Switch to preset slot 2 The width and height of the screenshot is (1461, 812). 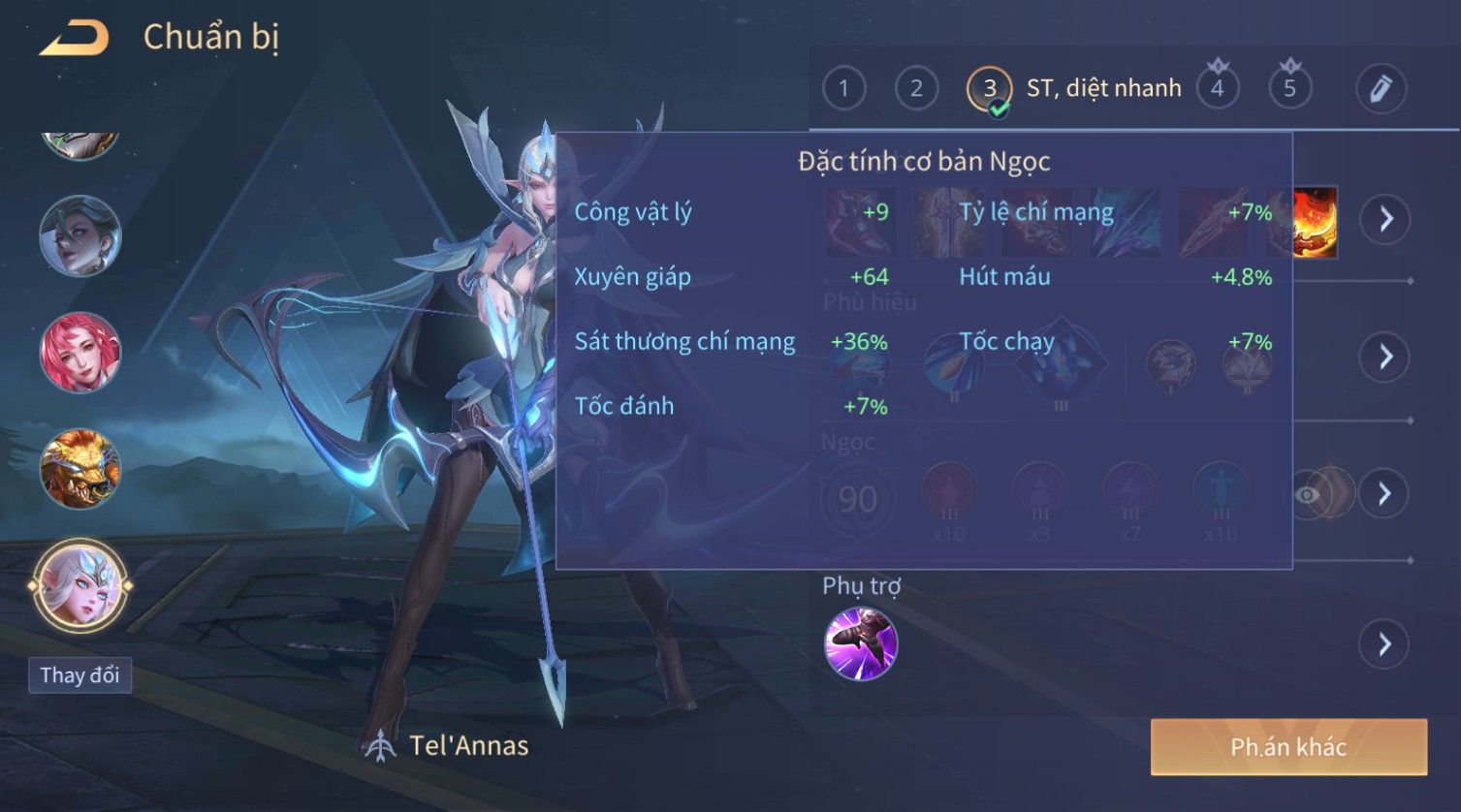point(916,89)
